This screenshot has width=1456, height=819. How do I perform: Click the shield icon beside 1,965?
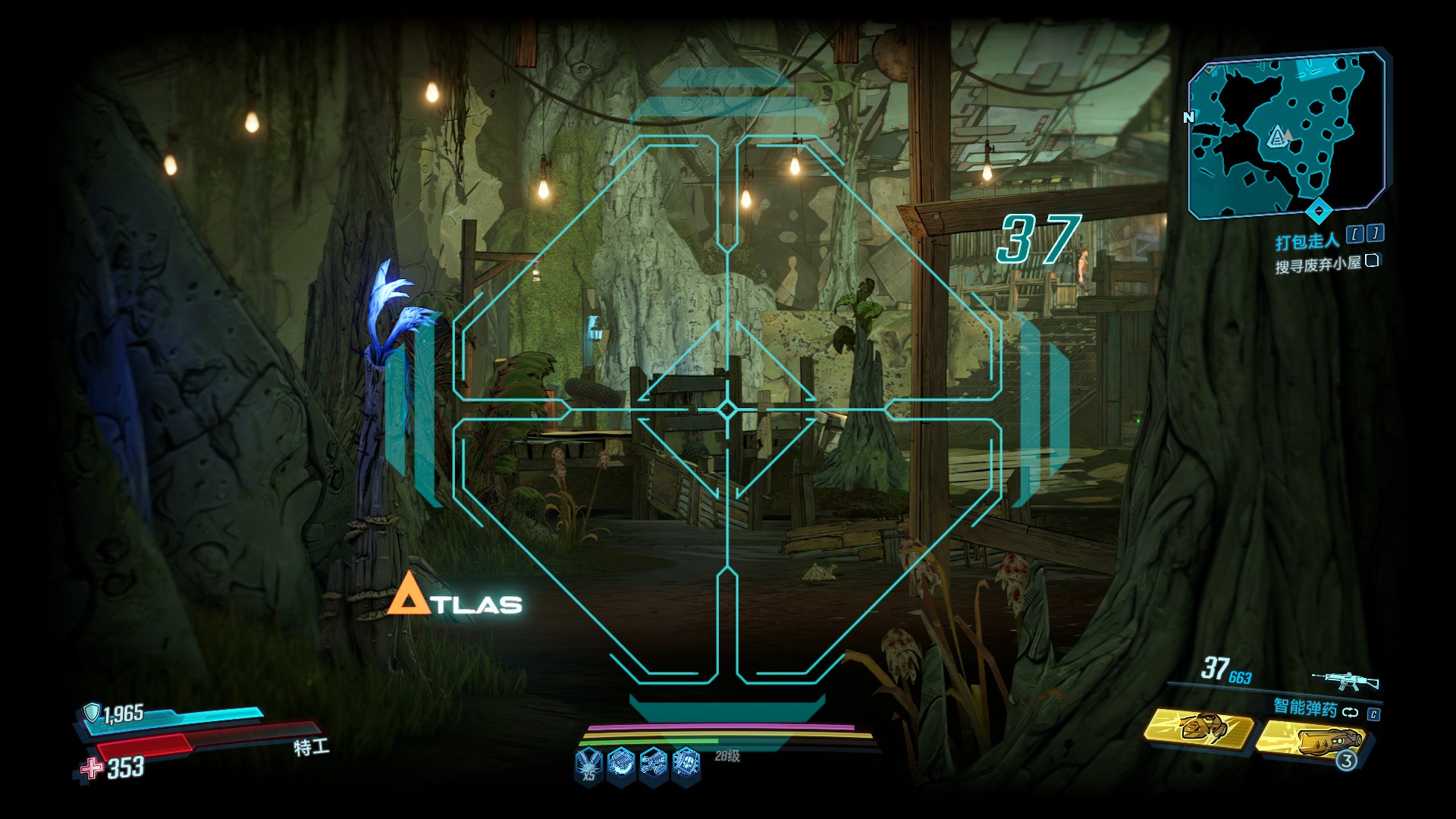(x=92, y=712)
